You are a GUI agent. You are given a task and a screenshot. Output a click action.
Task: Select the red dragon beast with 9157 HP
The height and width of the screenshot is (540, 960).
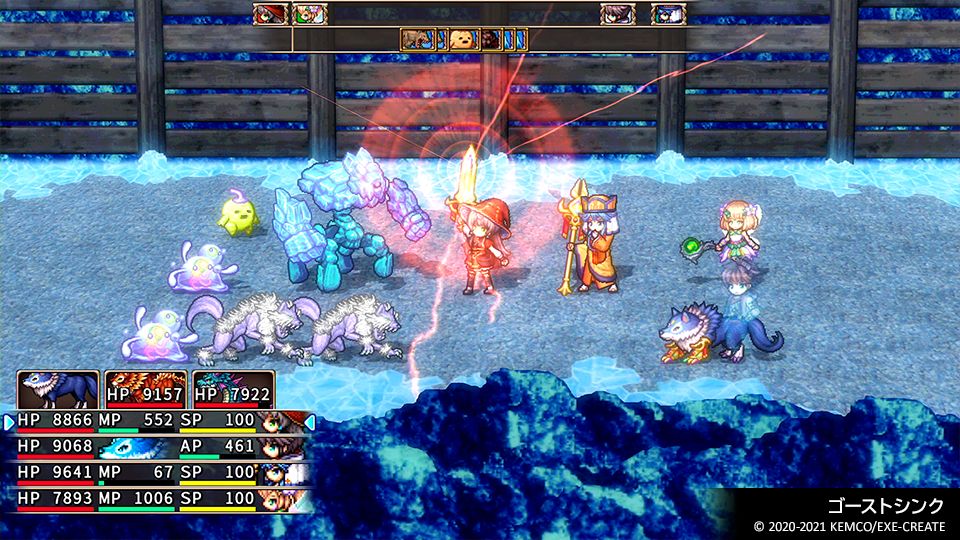coord(146,390)
